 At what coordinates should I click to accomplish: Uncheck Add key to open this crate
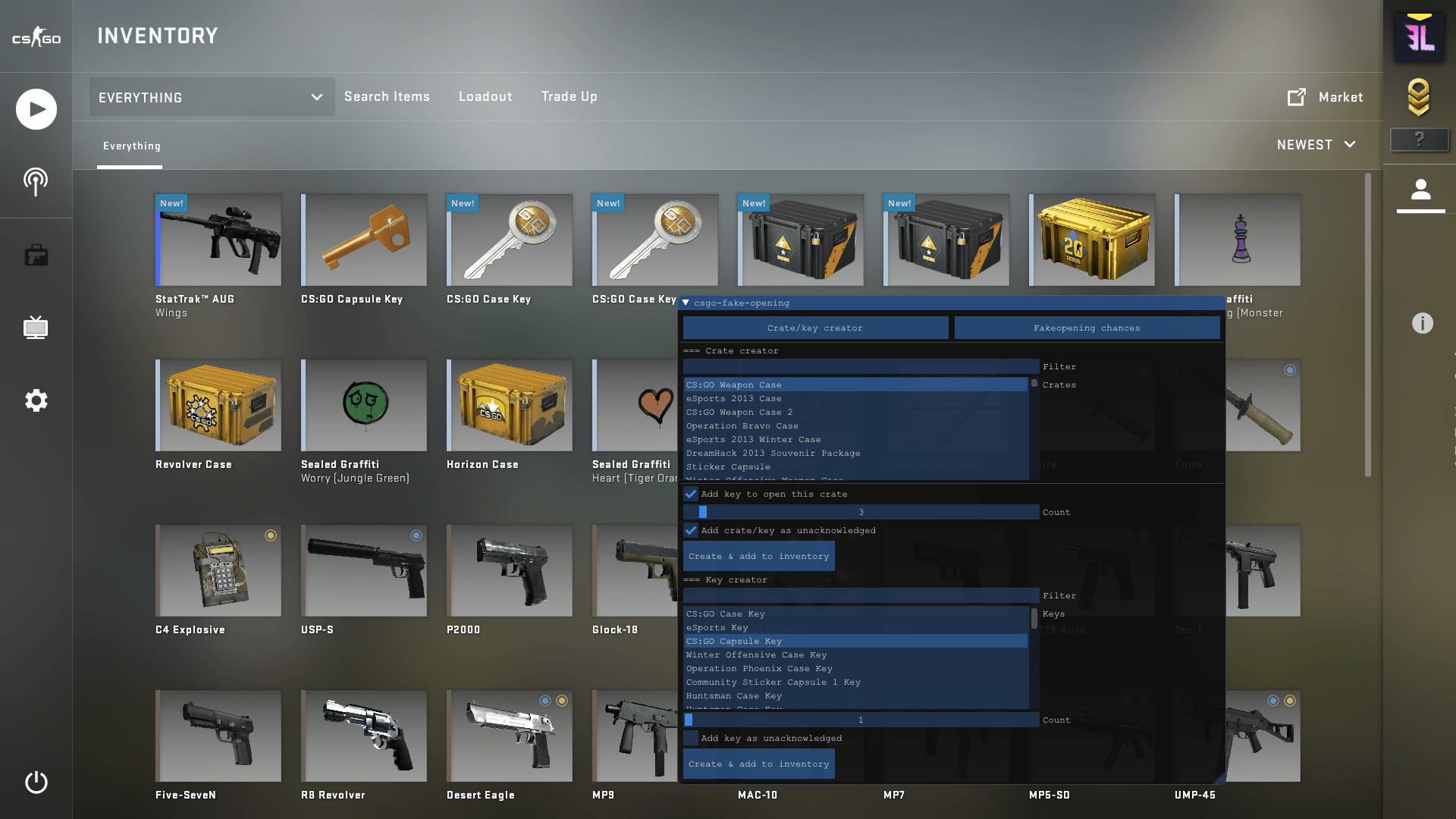pos(690,494)
